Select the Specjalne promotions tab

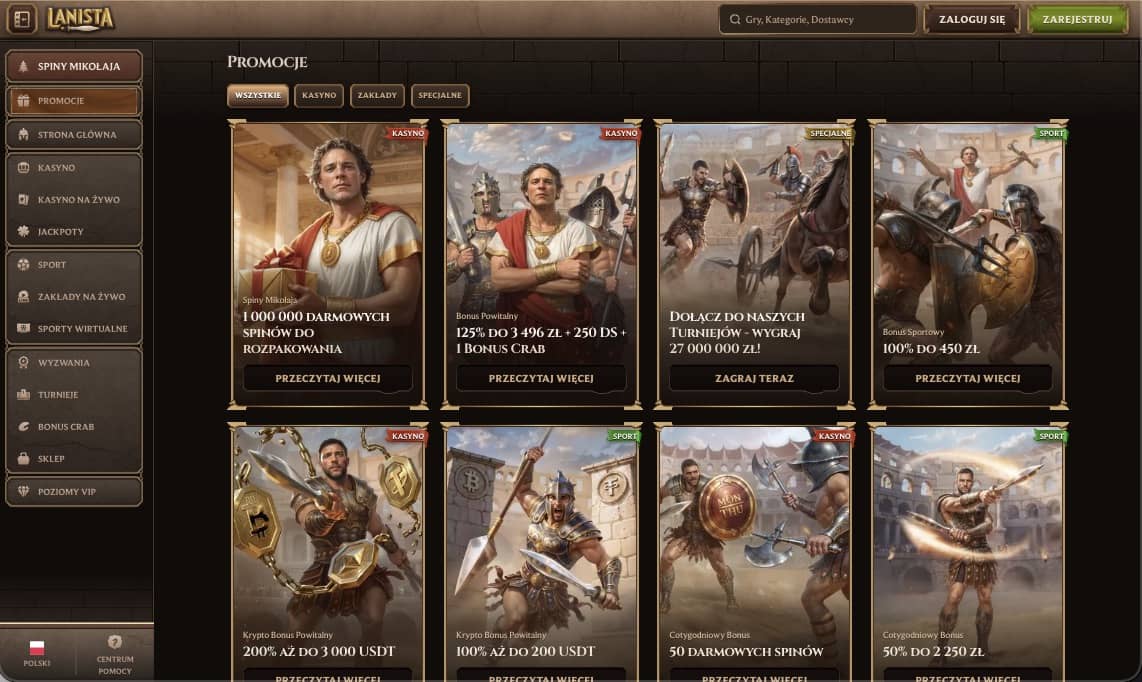pos(440,95)
